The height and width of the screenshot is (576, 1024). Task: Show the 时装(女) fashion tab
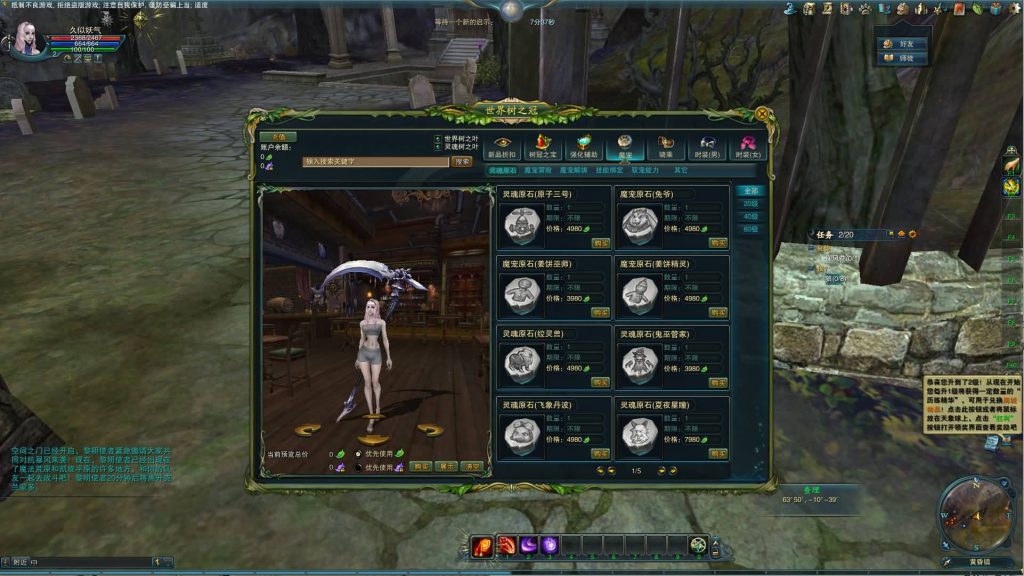pyautogui.click(x=747, y=148)
